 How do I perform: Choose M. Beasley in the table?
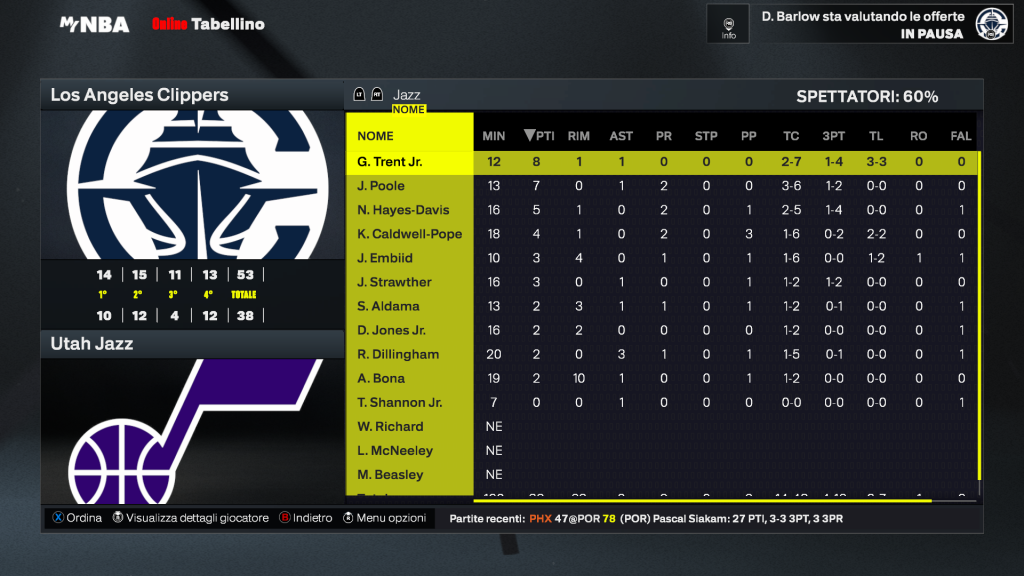click(x=390, y=474)
